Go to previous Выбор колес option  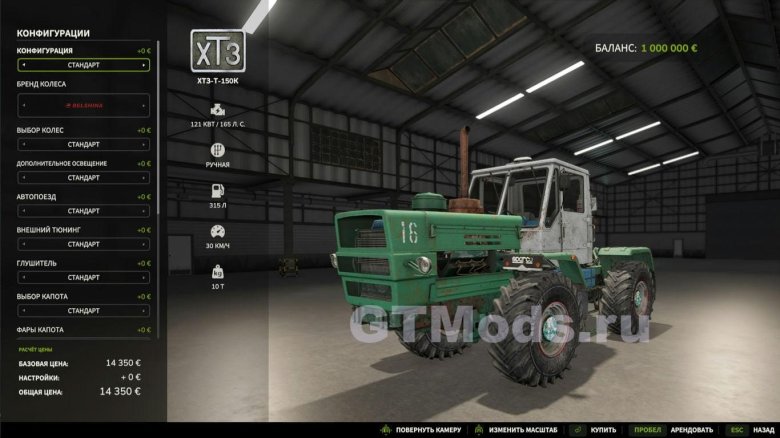pyautogui.click(x=23, y=145)
